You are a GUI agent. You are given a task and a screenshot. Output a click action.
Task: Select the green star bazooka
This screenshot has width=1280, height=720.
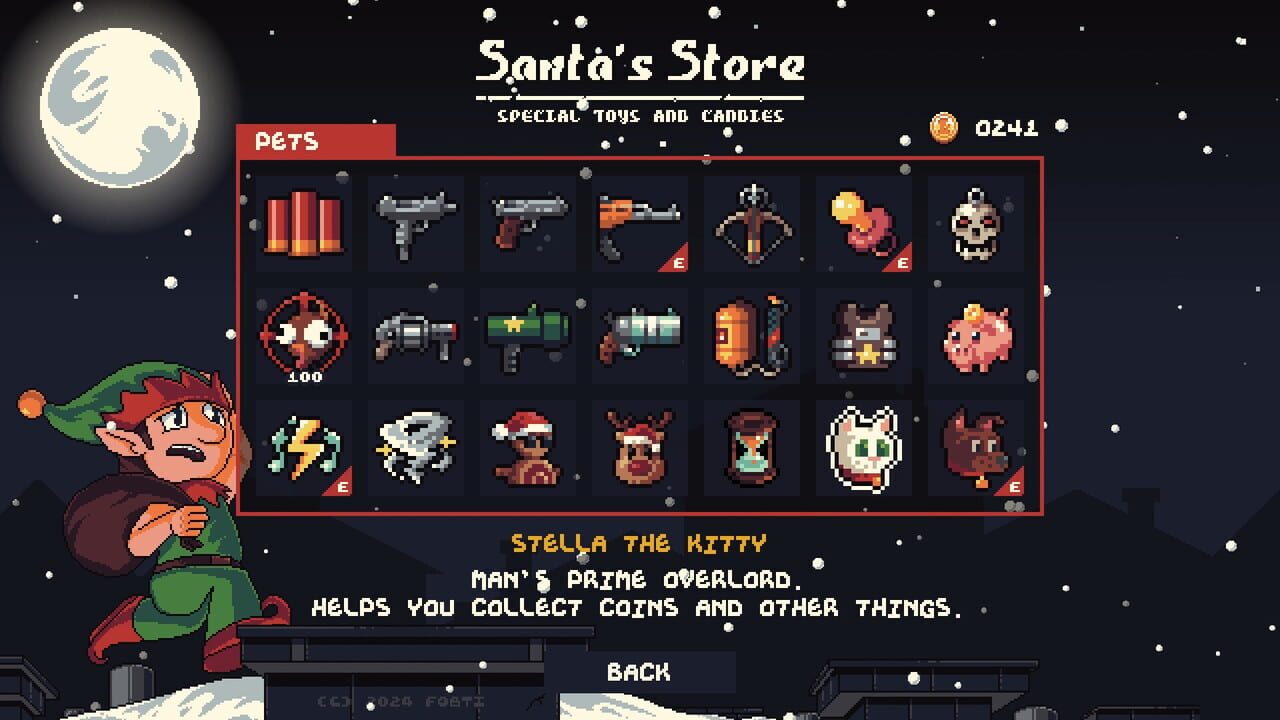(527, 336)
